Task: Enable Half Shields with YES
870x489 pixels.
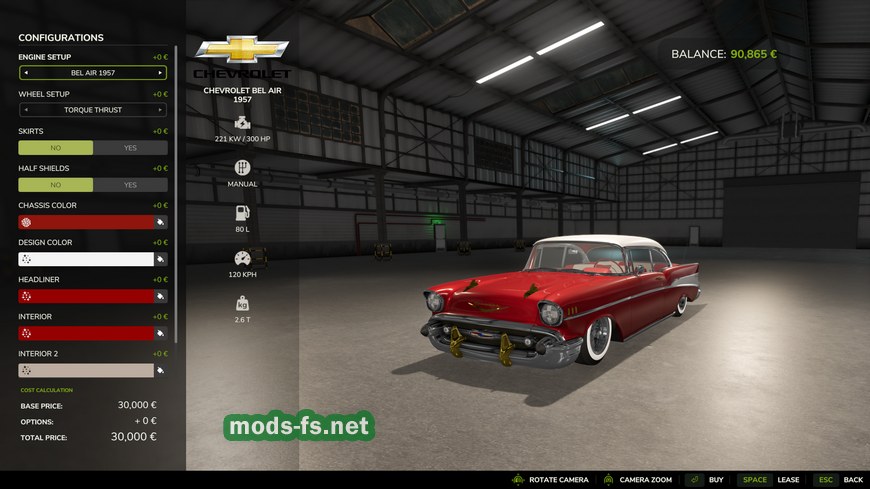Action: 130,185
